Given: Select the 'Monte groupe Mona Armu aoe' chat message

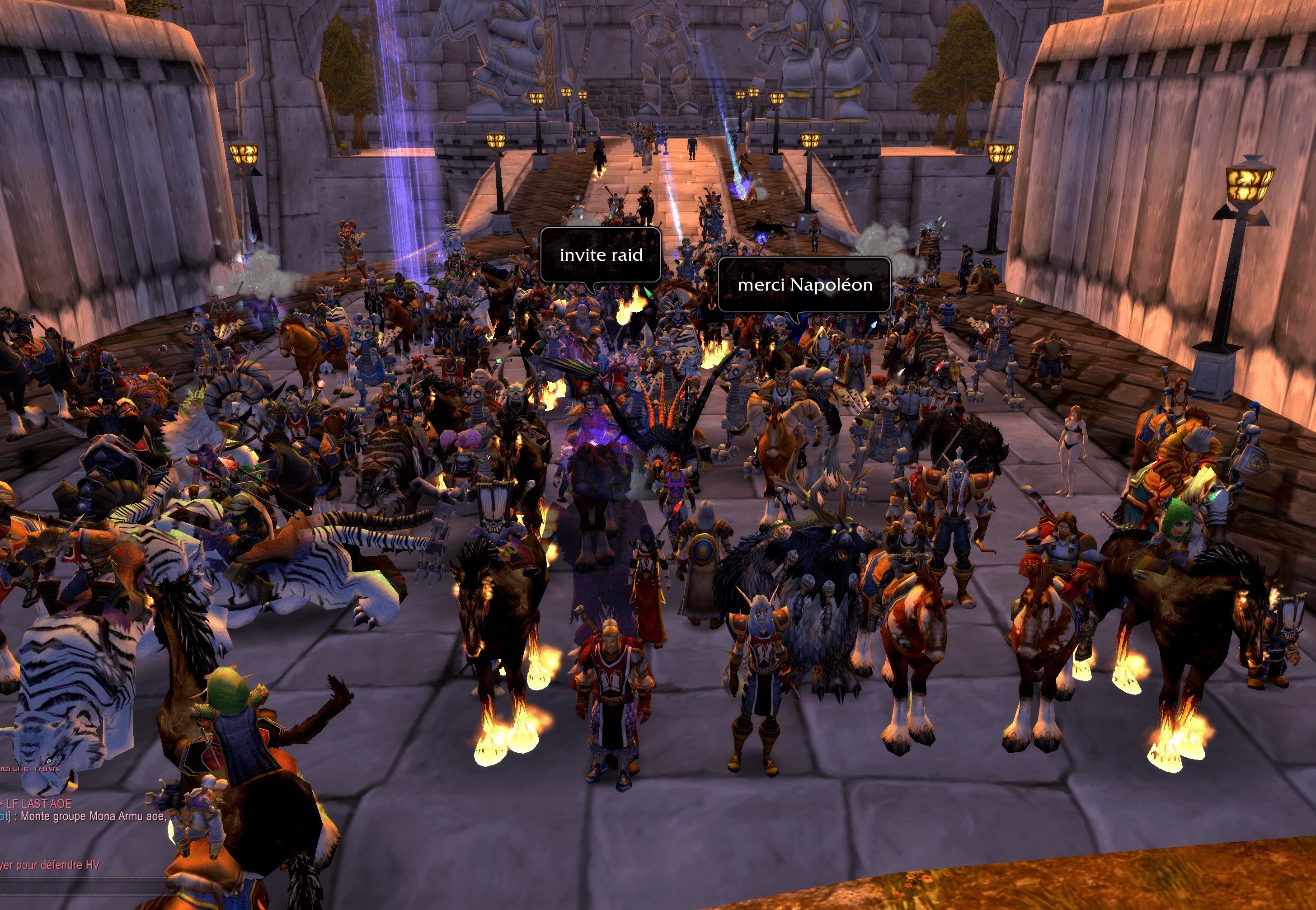Looking at the screenshot, I should pyautogui.click(x=91, y=816).
